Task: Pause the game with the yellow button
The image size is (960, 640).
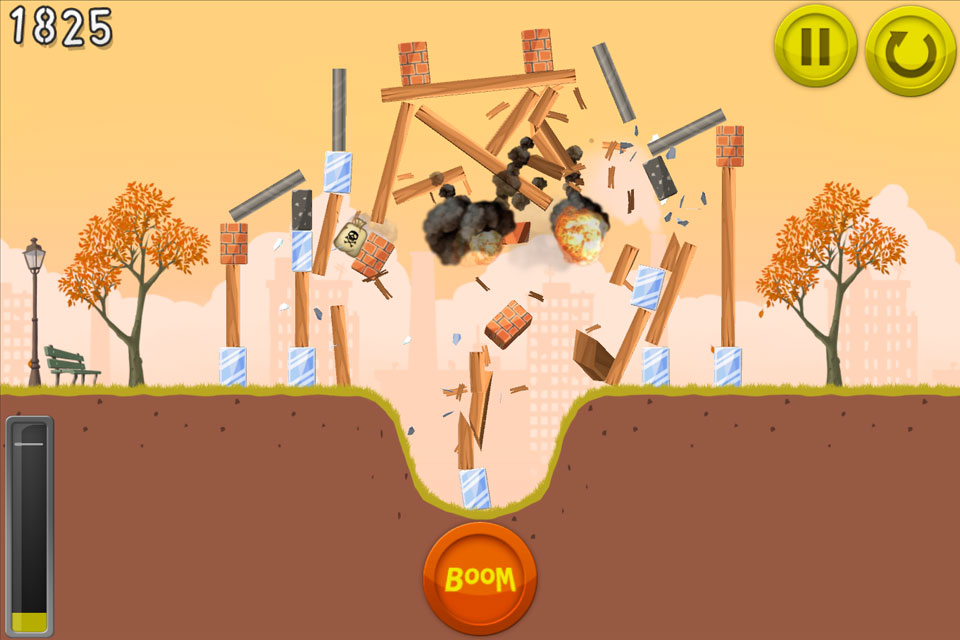Action: pos(814,46)
